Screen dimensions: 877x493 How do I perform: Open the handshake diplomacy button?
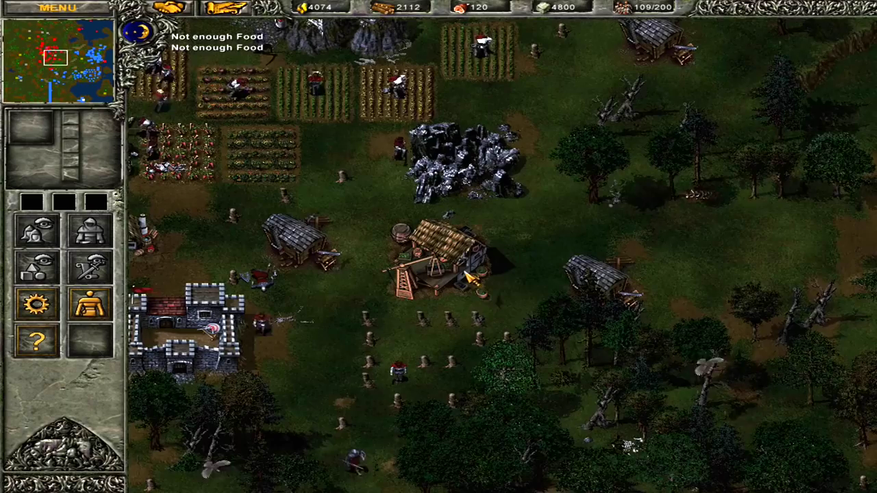coord(169,8)
